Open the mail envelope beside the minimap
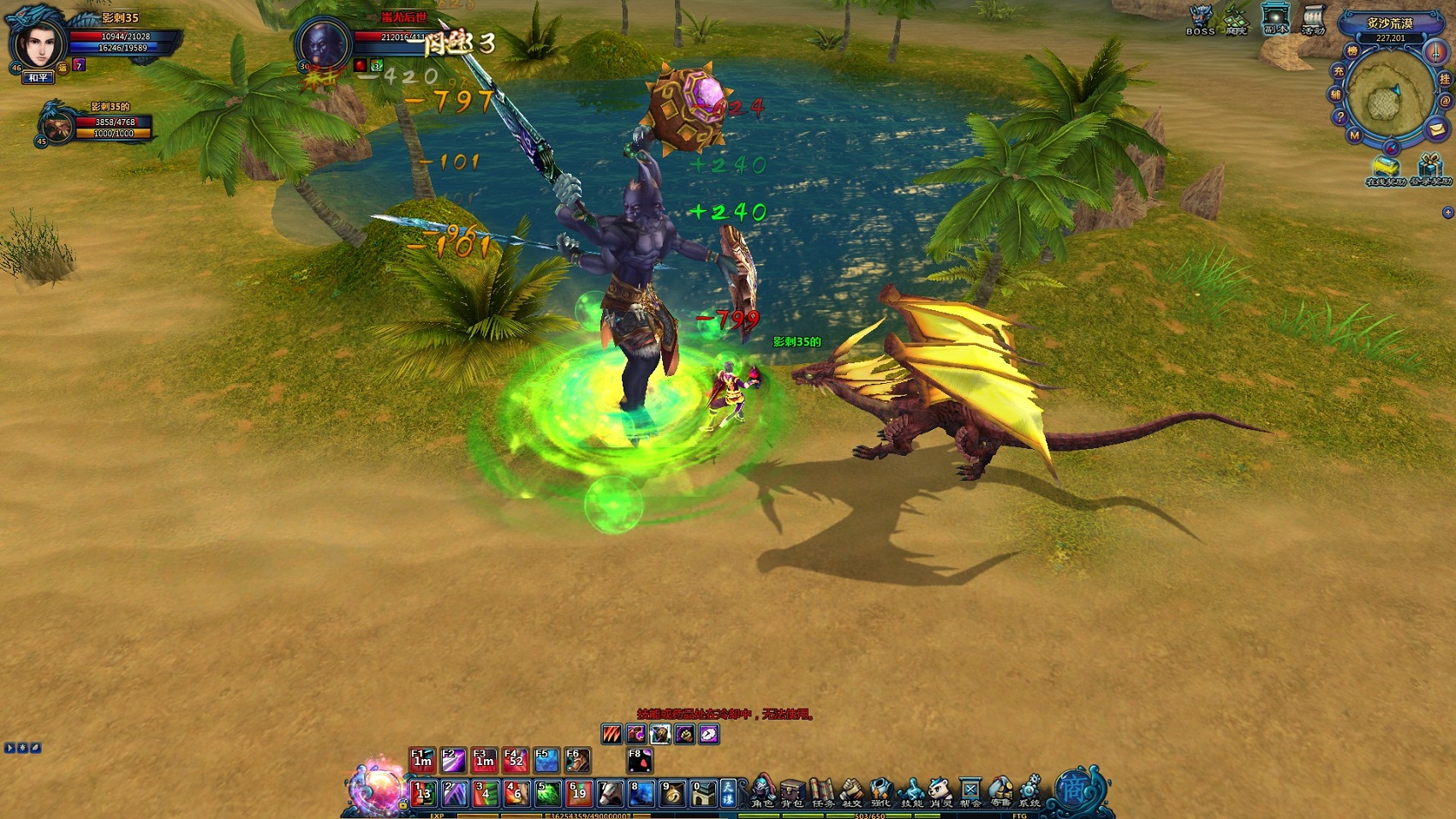Viewport: 1456px width, 819px height. (x=1436, y=129)
